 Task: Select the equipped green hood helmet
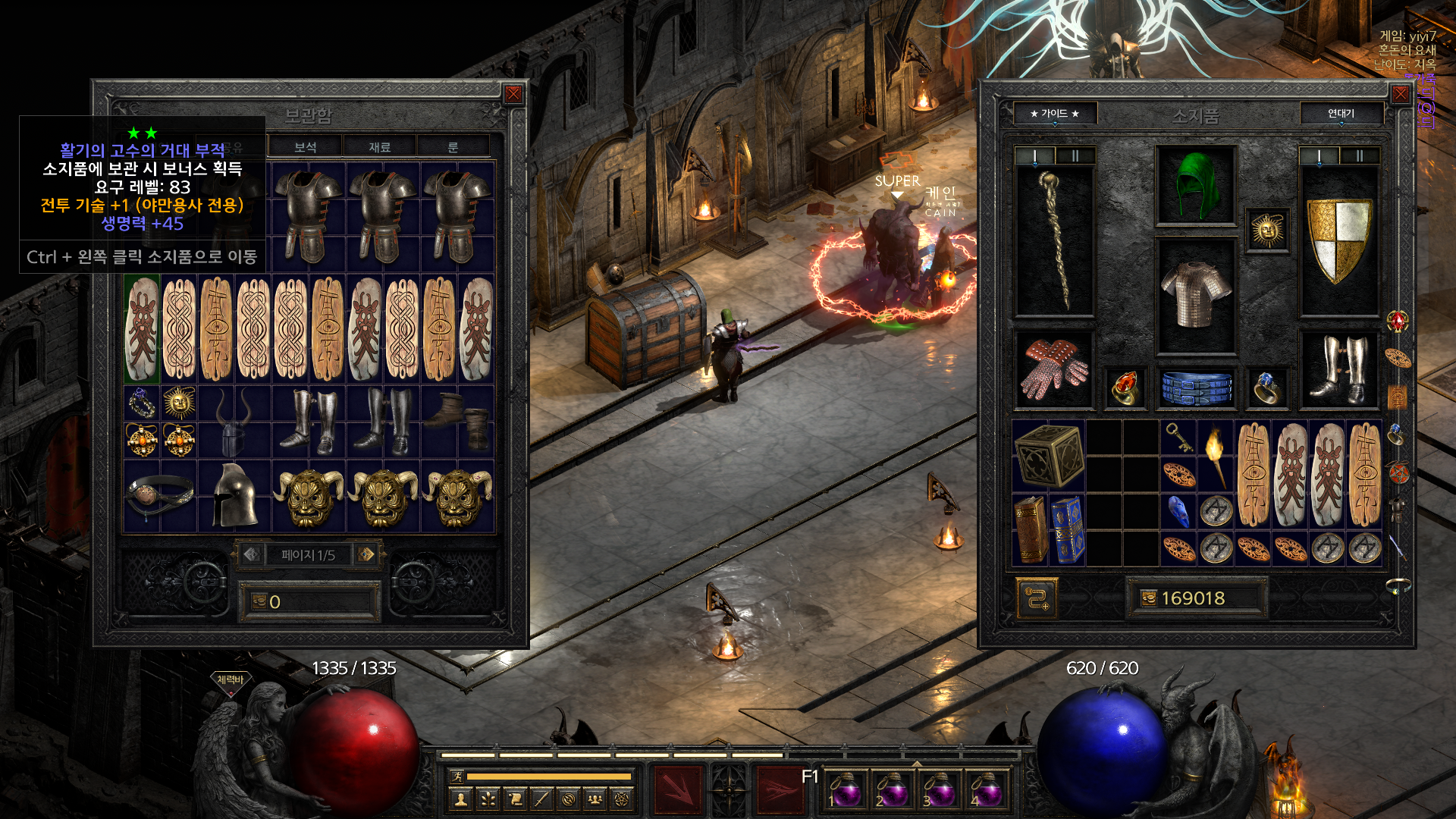pos(1195,186)
